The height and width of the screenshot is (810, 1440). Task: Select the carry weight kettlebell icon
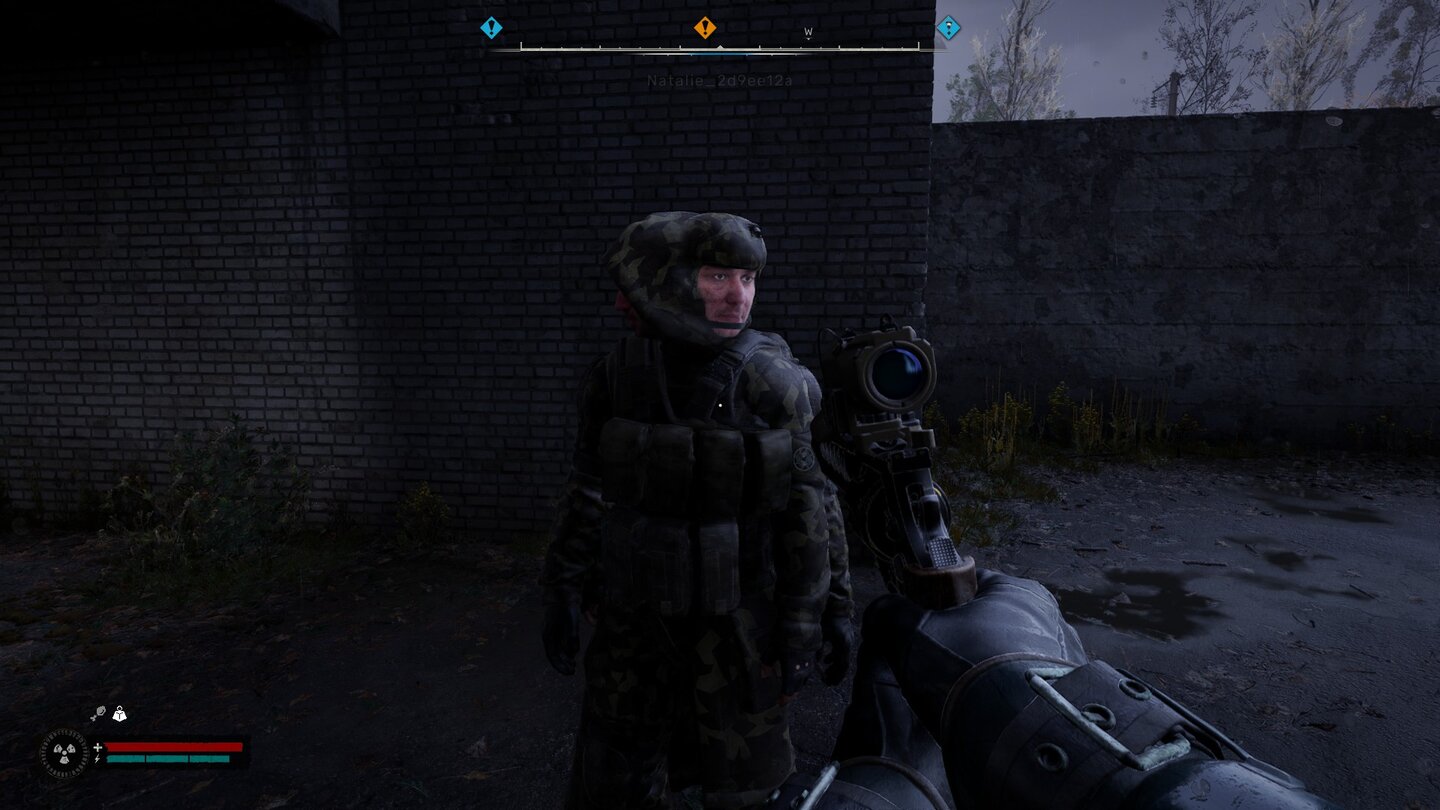(x=120, y=713)
